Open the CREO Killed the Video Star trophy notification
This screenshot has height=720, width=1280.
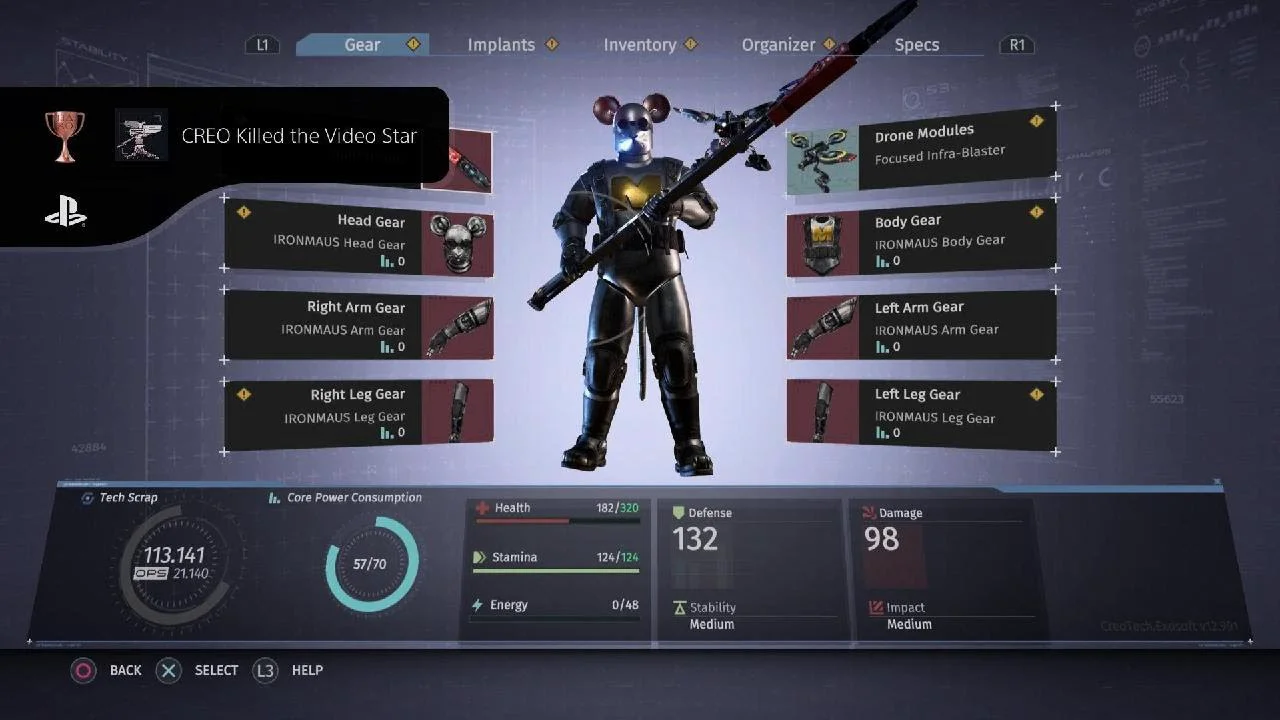[298, 136]
